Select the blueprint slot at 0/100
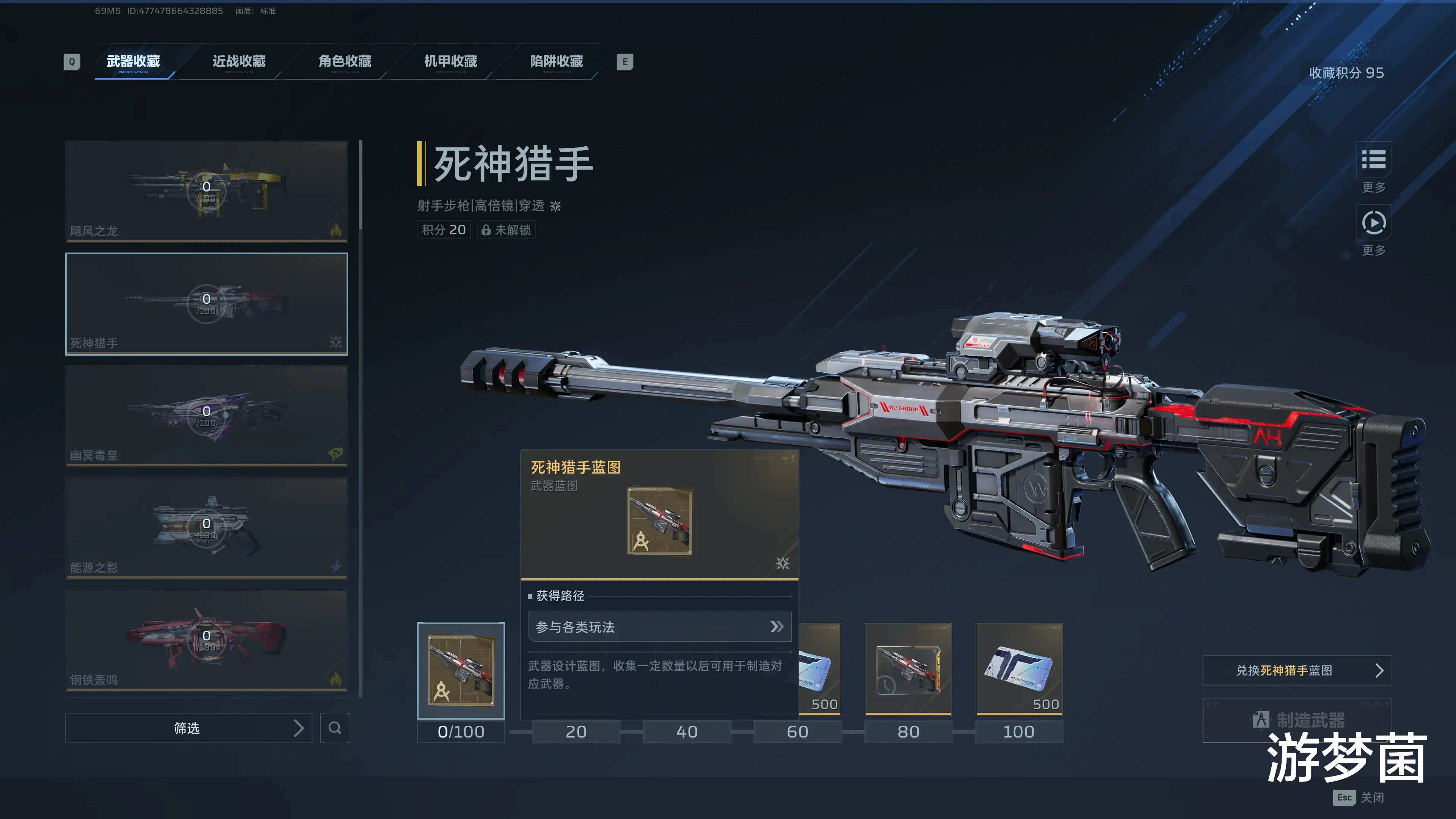The width and height of the screenshot is (1456, 819). (461, 670)
